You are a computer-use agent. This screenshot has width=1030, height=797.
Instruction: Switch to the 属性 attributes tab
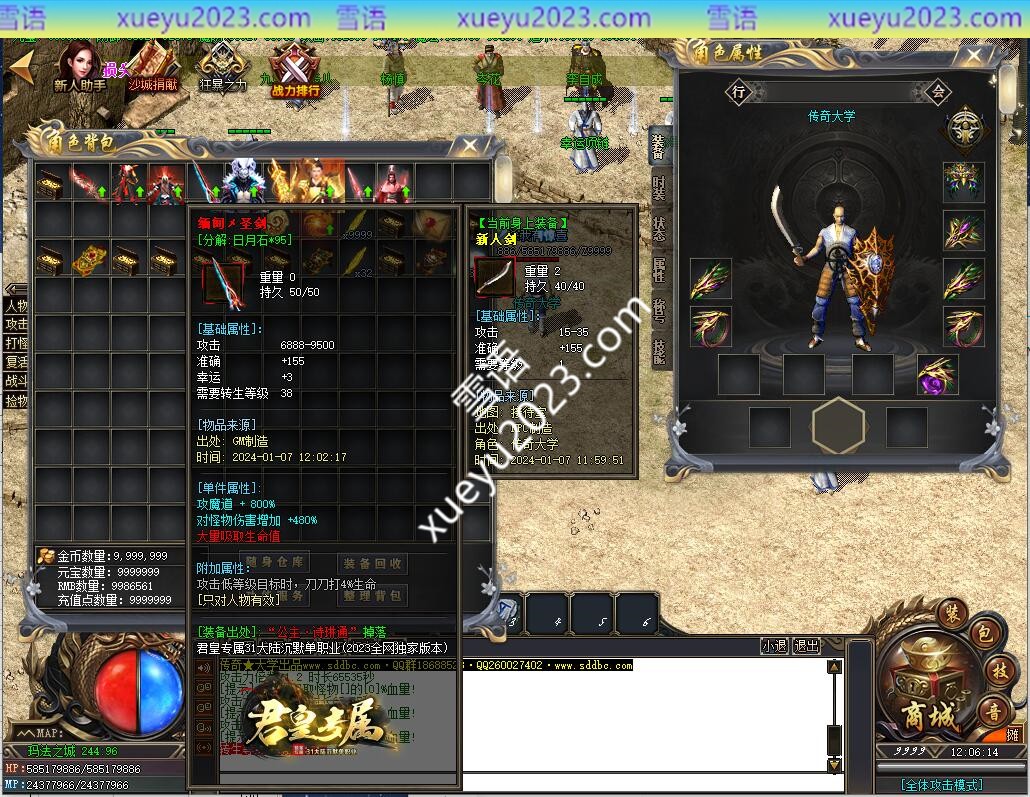659,269
